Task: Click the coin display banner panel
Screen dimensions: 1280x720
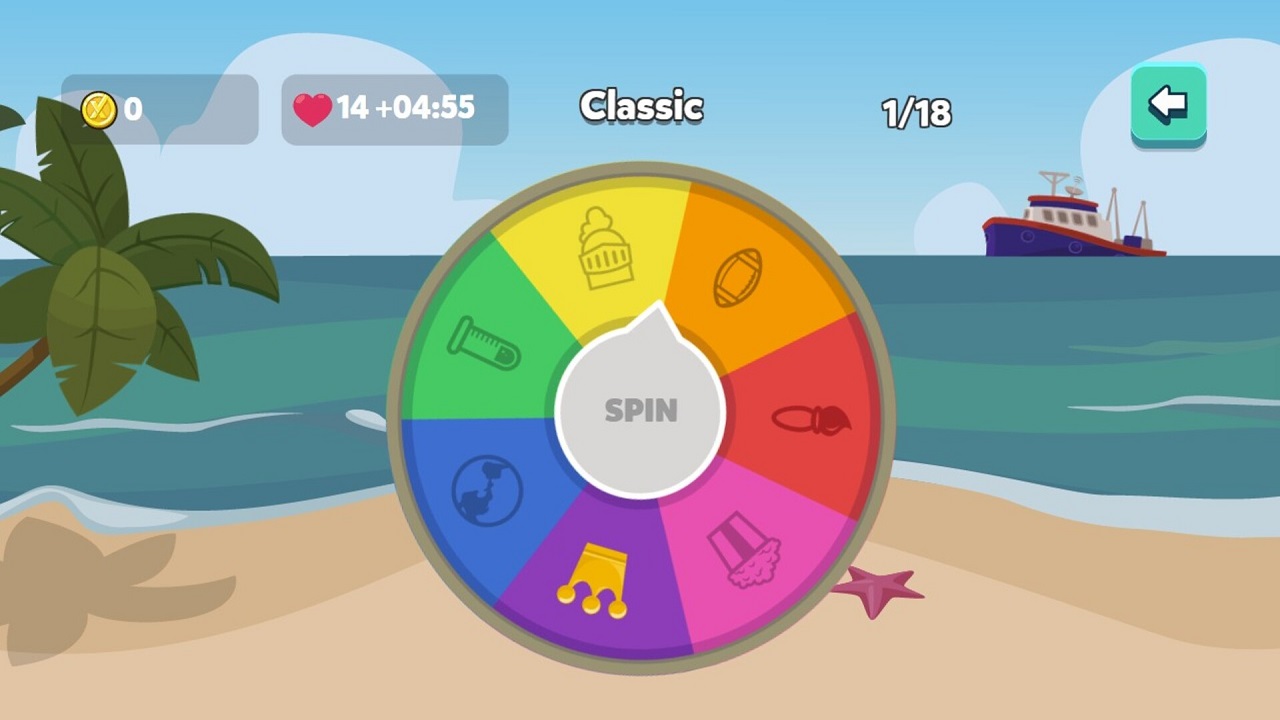Action: [x=160, y=110]
